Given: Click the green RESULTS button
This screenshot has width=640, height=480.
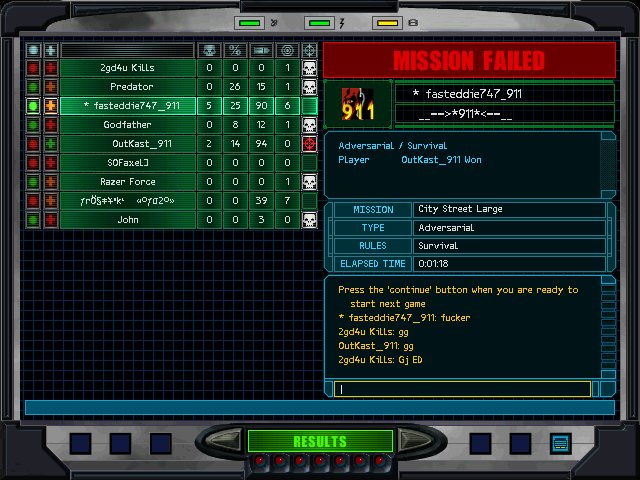Looking at the screenshot, I should point(319,441).
